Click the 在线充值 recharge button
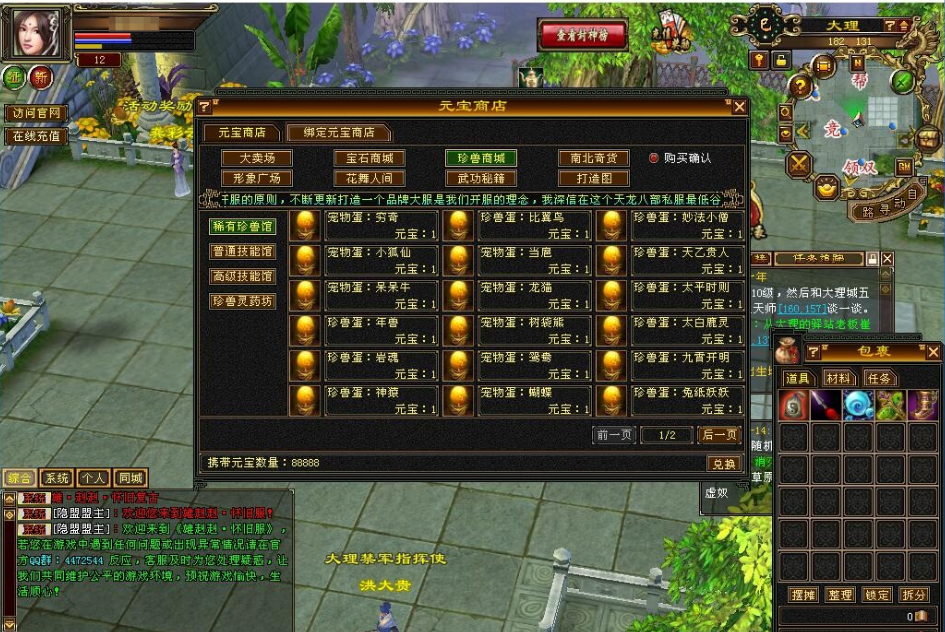945x632 pixels. tap(36, 136)
